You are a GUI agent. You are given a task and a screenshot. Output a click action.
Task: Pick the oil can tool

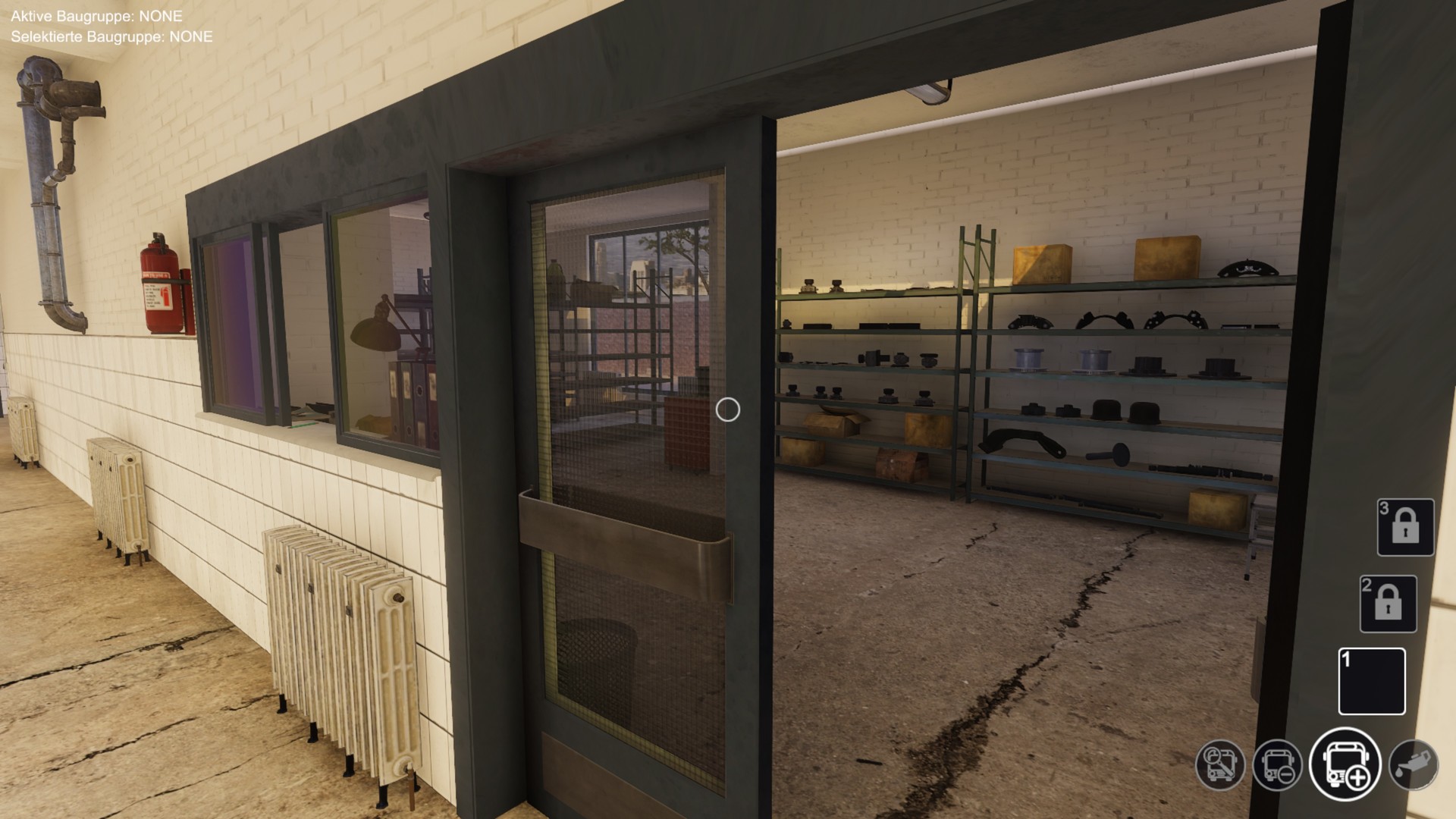point(1414,764)
